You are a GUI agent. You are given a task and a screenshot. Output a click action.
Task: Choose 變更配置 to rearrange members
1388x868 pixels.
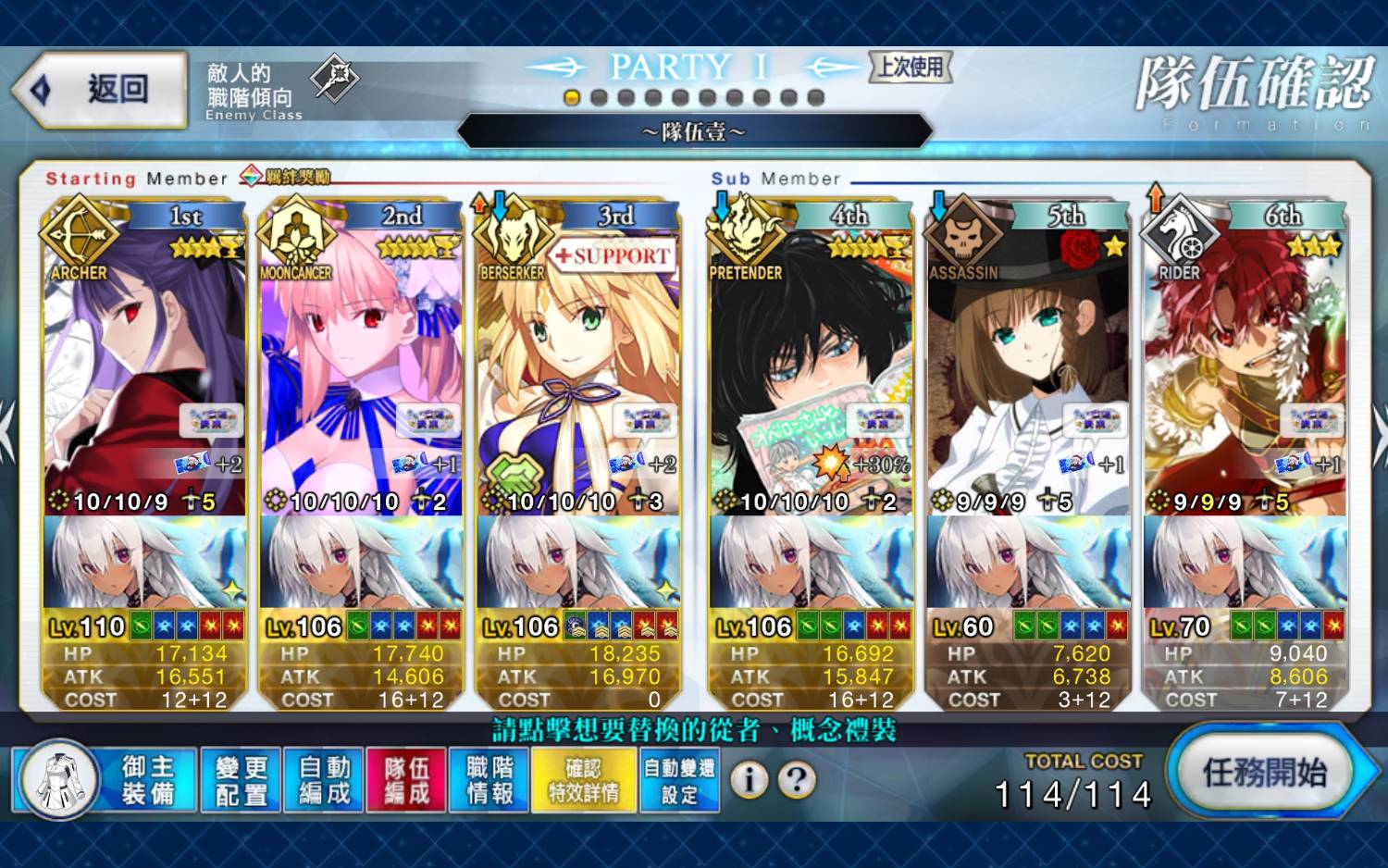click(241, 780)
